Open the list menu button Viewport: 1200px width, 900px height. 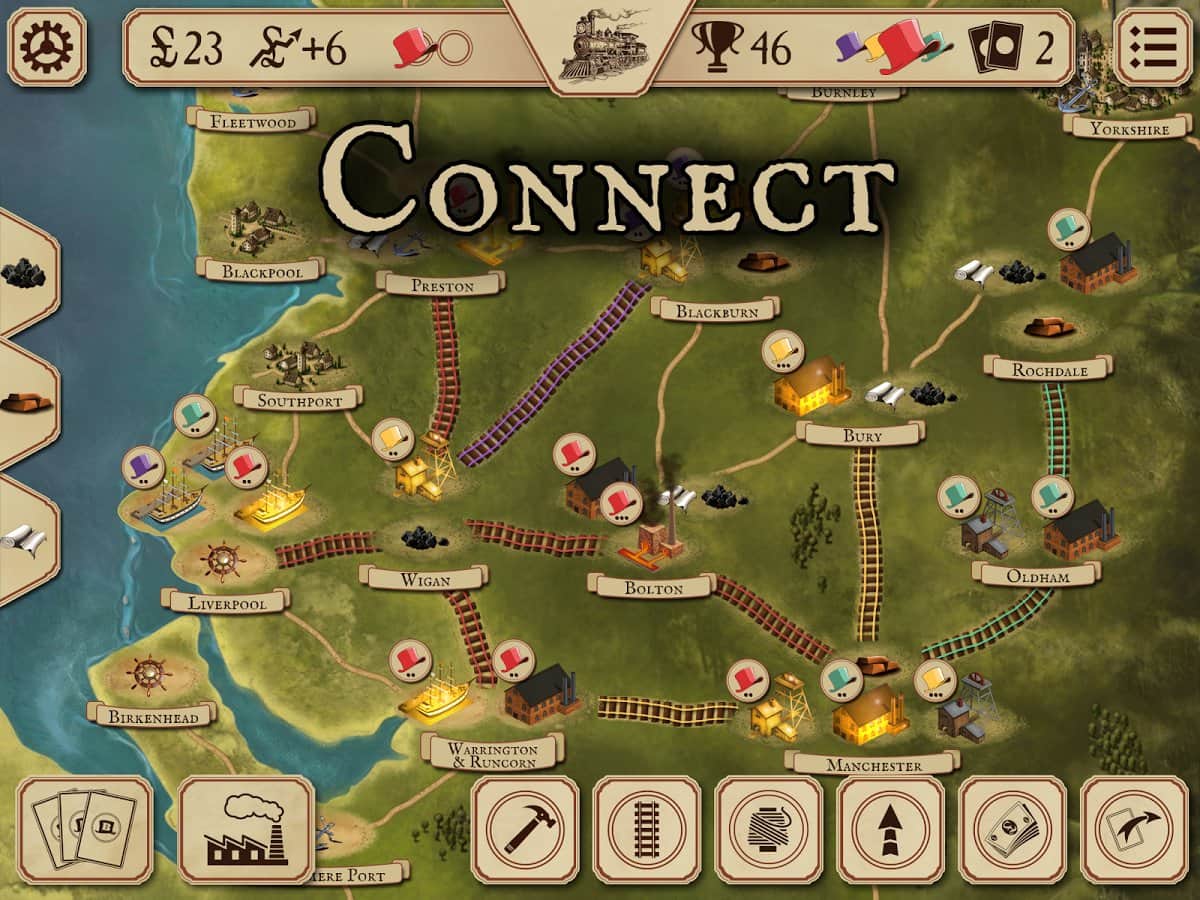(1153, 46)
